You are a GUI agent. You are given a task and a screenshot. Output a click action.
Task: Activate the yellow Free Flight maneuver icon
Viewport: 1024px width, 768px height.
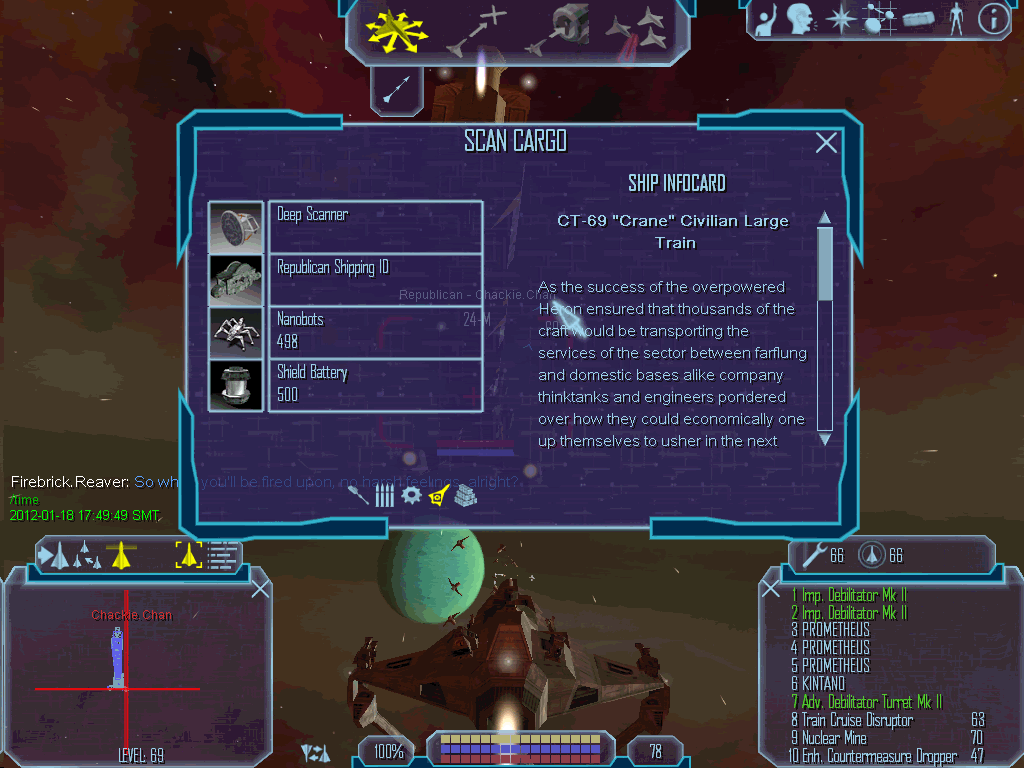click(x=395, y=29)
